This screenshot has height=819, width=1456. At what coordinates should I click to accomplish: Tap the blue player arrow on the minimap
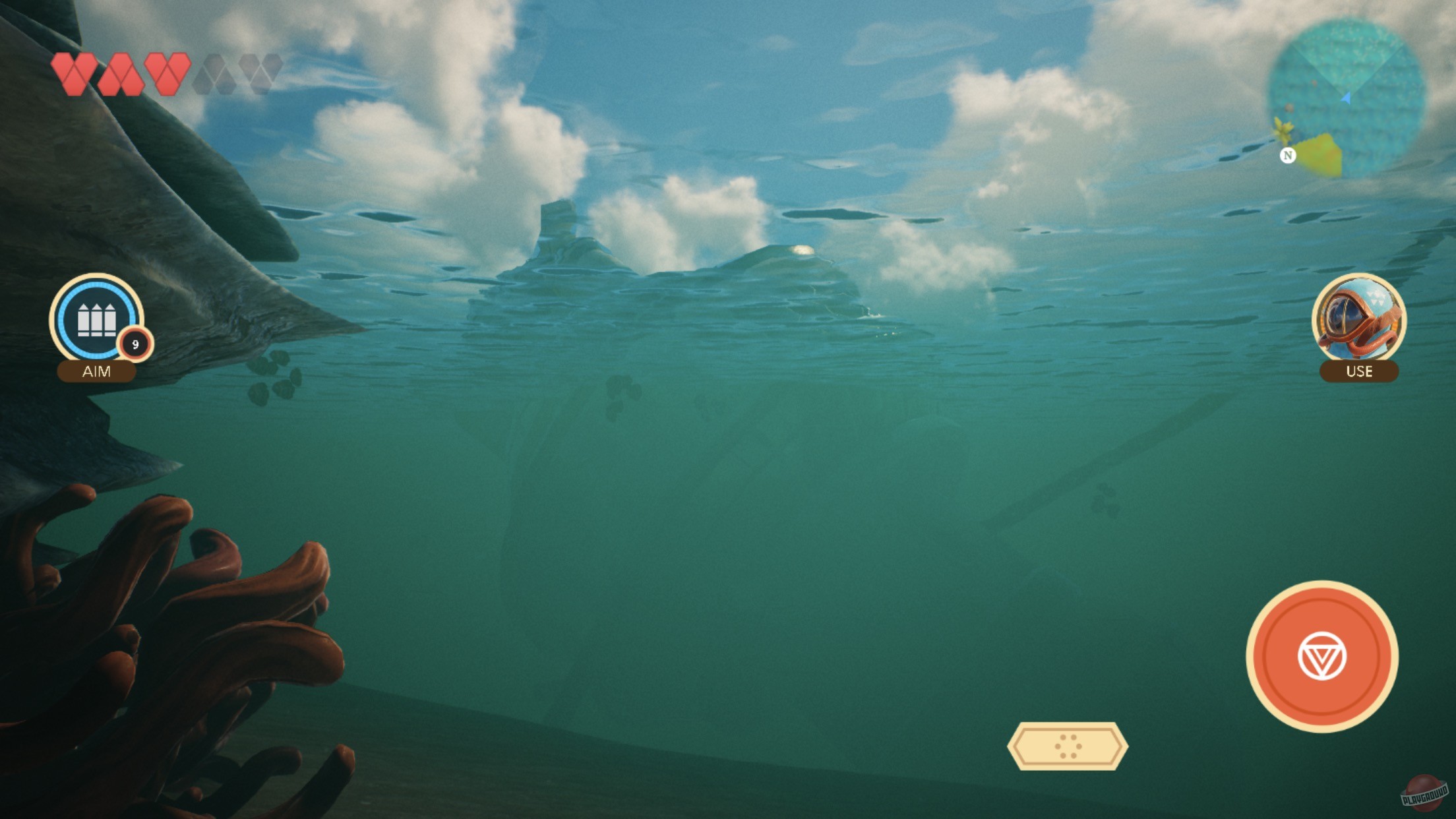[x=1346, y=99]
